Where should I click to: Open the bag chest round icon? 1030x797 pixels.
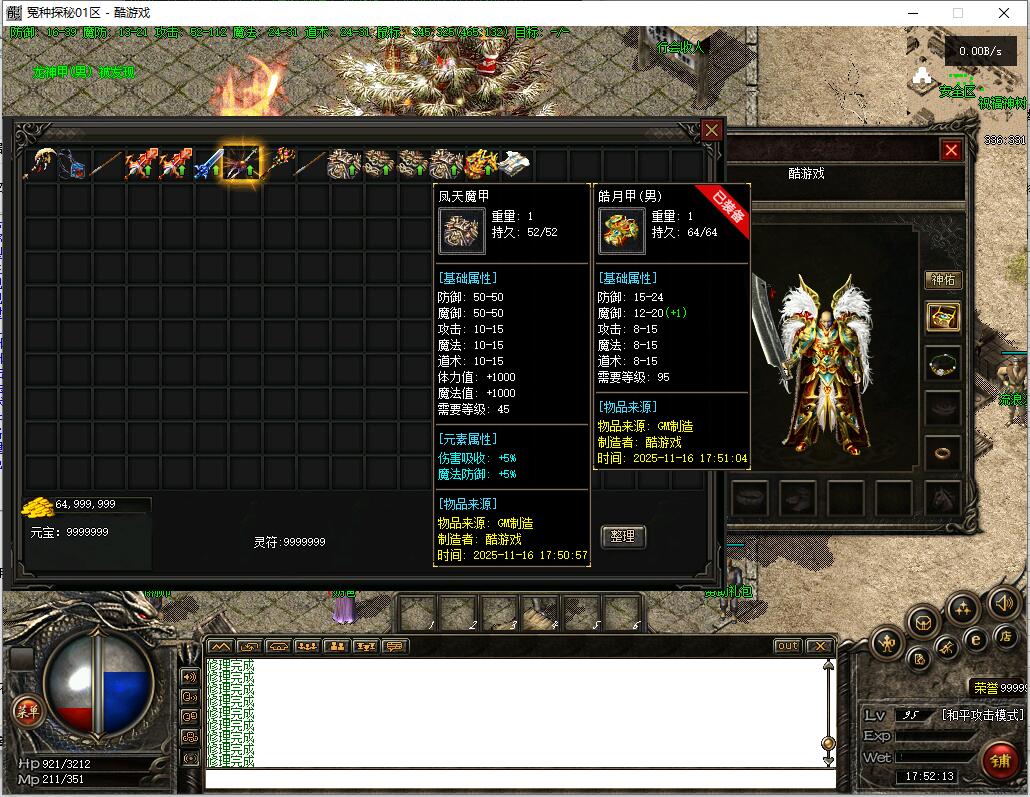point(922,623)
